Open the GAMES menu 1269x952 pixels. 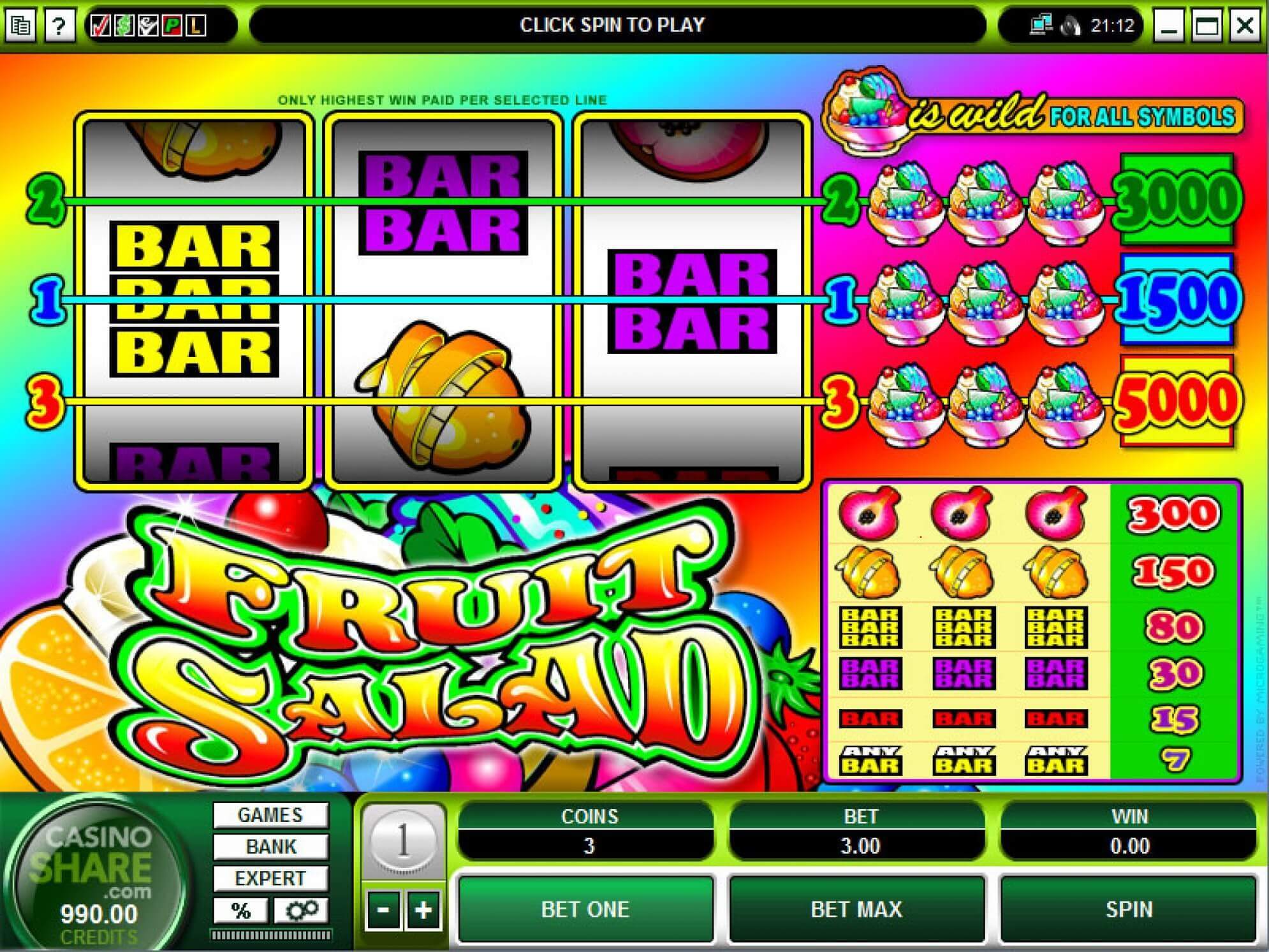[x=271, y=814]
